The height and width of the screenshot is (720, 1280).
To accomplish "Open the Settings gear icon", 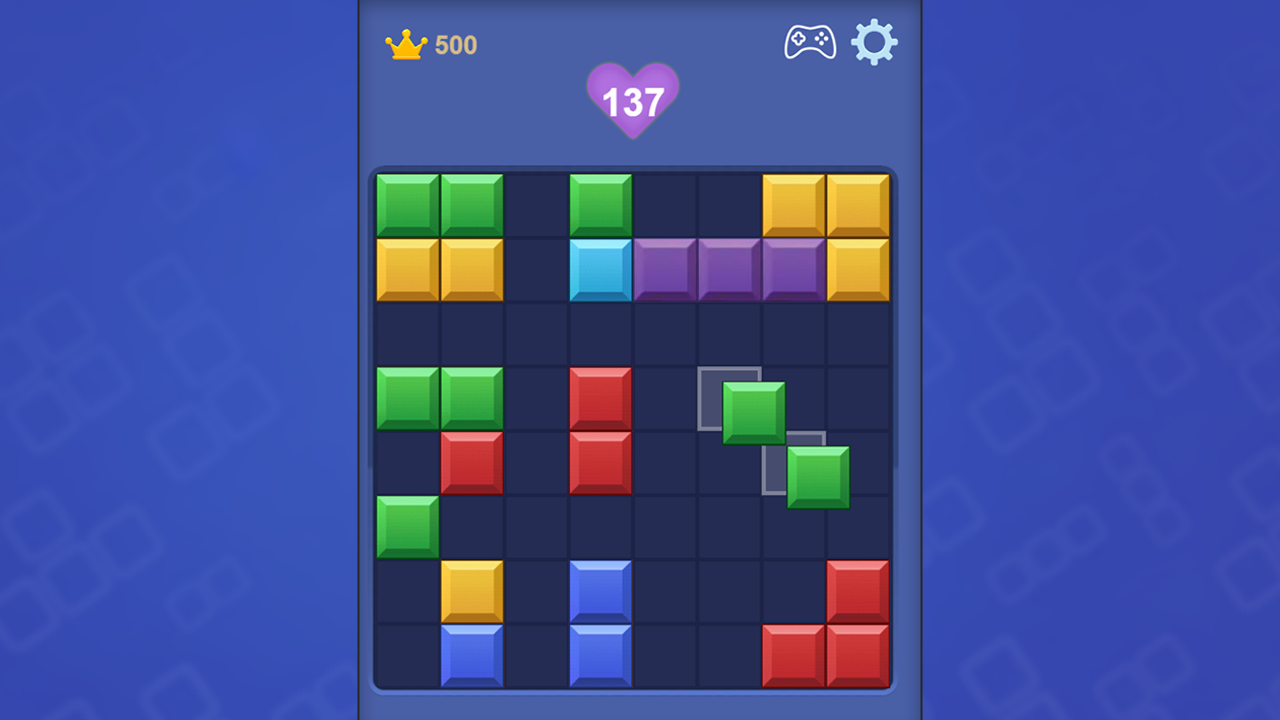I will [875, 42].
